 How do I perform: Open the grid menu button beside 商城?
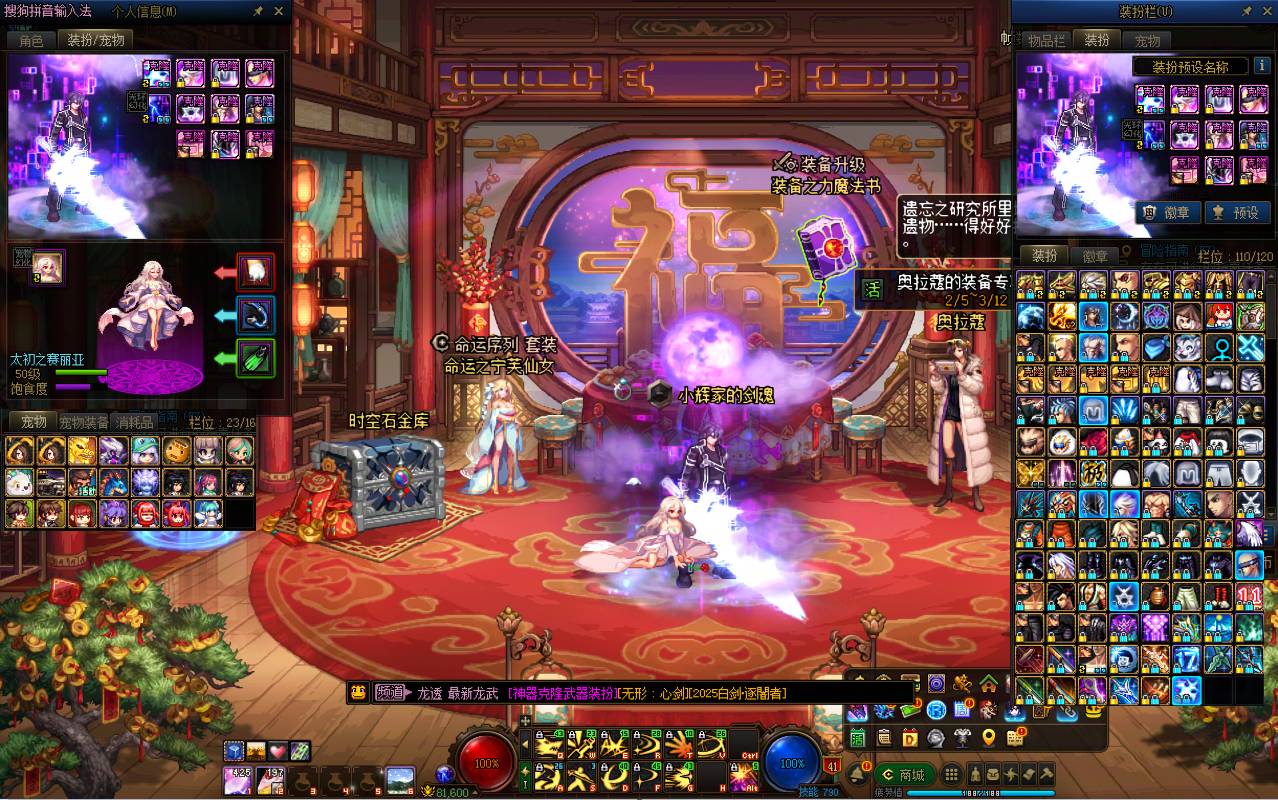point(952,774)
